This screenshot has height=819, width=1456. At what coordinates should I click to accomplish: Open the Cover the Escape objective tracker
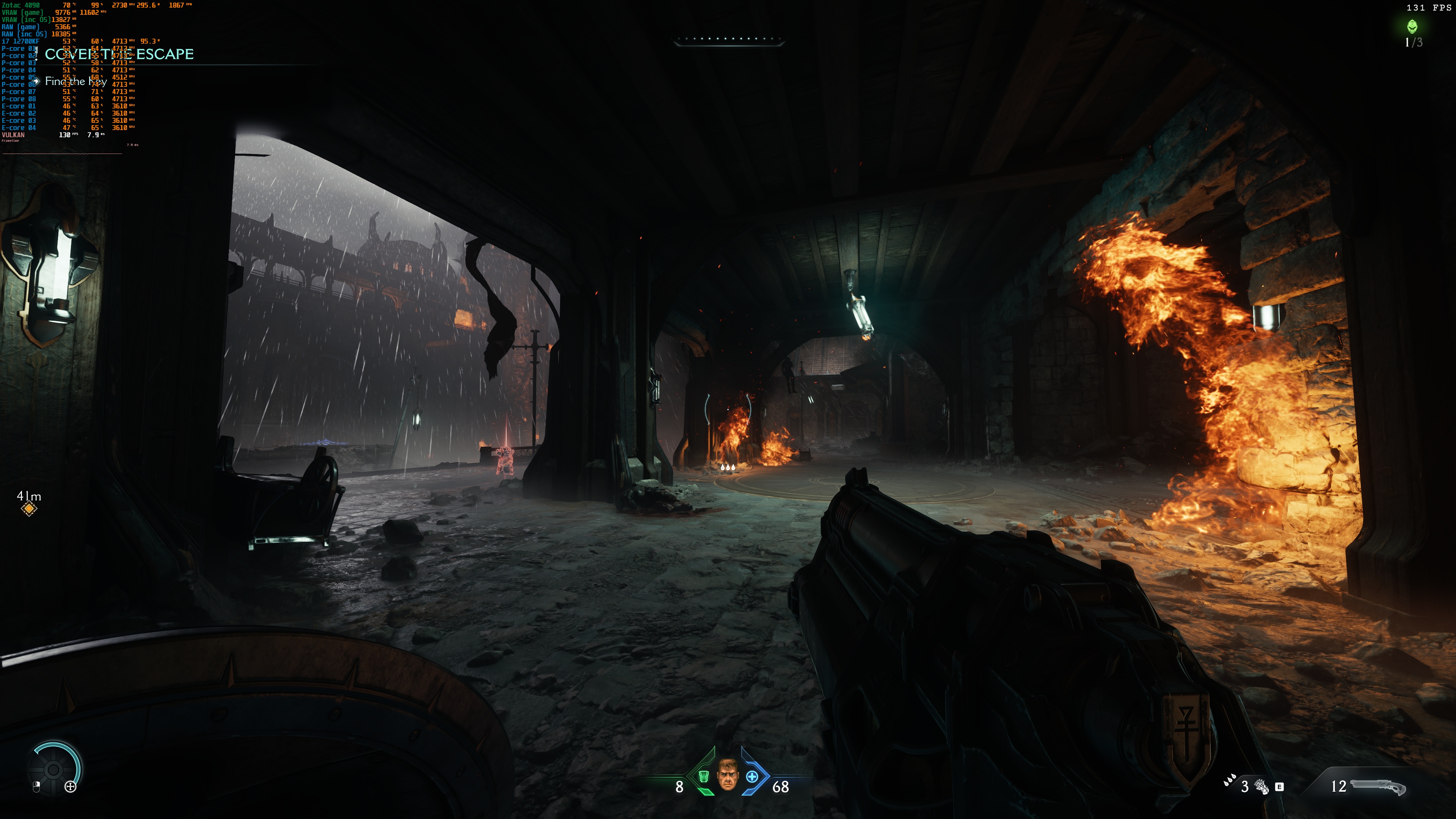tap(119, 54)
